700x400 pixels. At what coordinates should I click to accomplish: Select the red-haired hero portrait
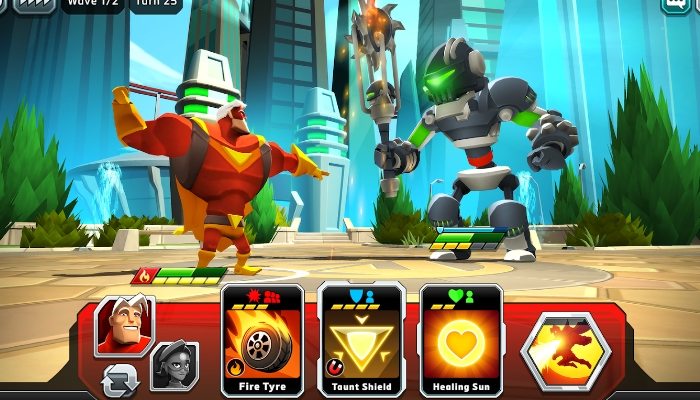(x=125, y=325)
